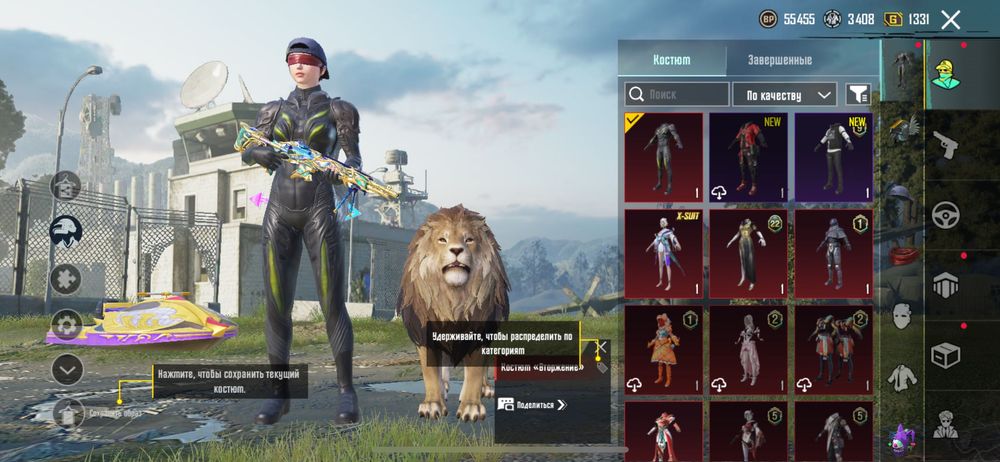The width and height of the screenshot is (1000, 462).
Task: Select the equipped black suit with checkmark
Action: tap(664, 157)
